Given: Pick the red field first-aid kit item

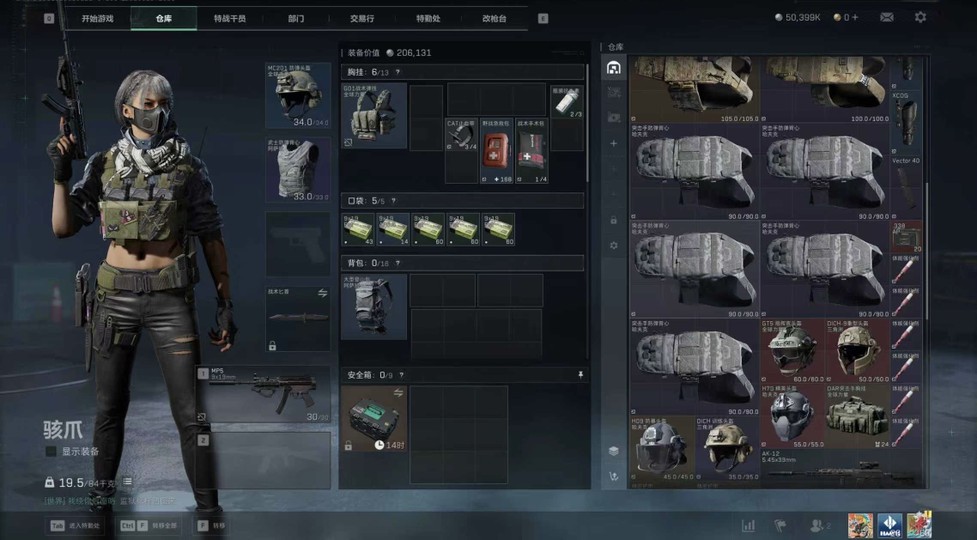Looking at the screenshot, I should (495, 151).
